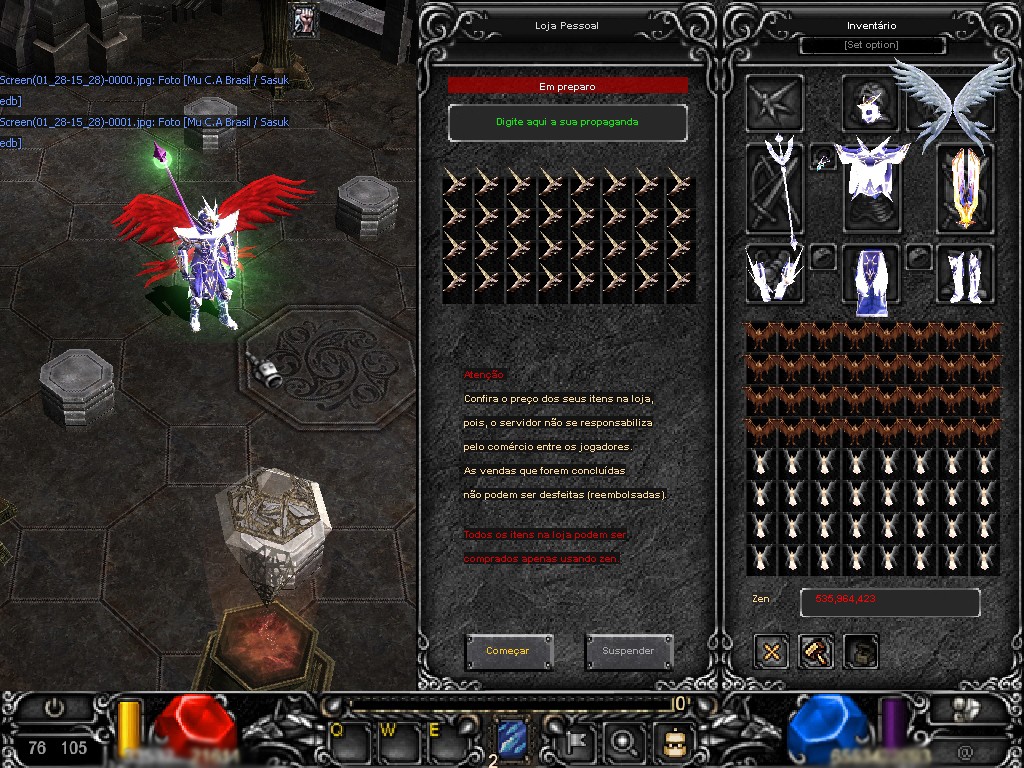Activate the blue skill icon in hotbar

click(512, 740)
